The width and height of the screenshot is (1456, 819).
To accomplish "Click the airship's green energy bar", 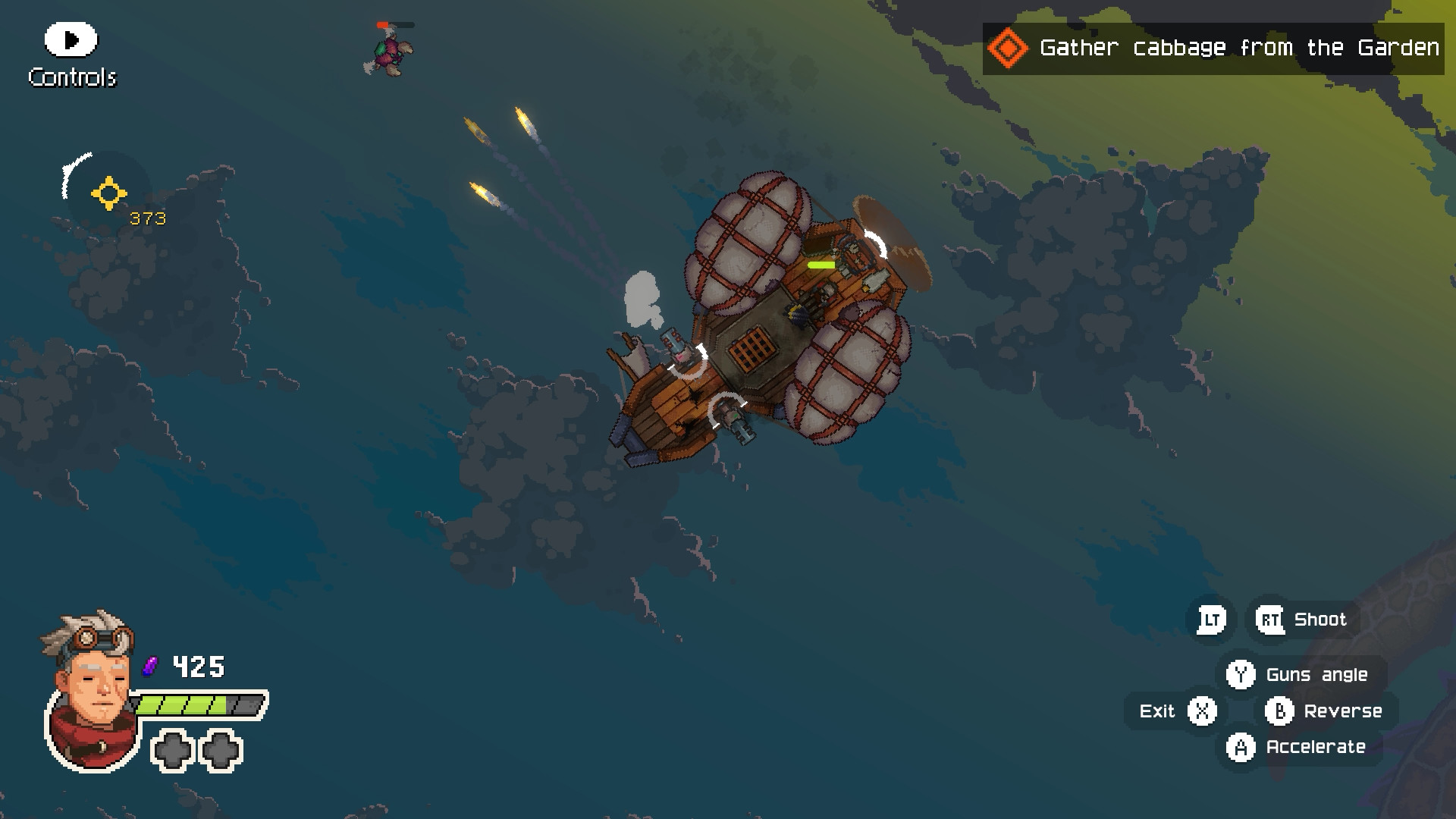I will (x=823, y=265).
